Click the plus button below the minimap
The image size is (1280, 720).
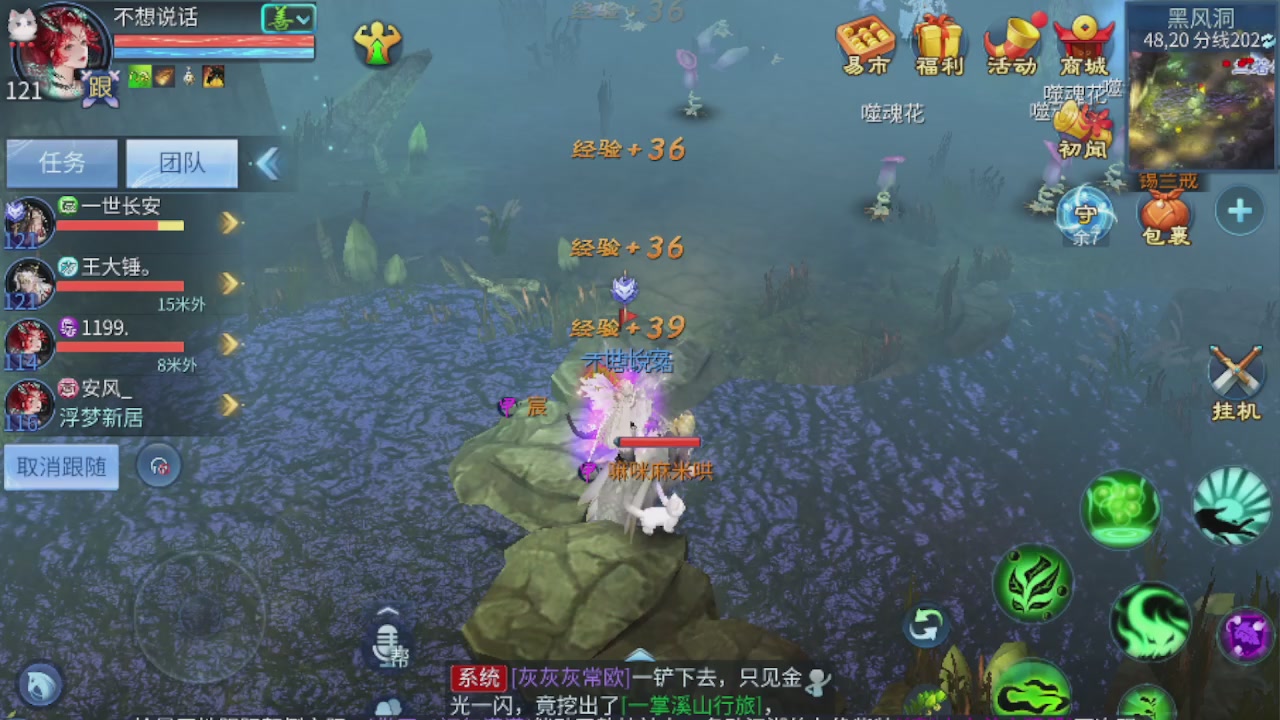pos(1238,211)
